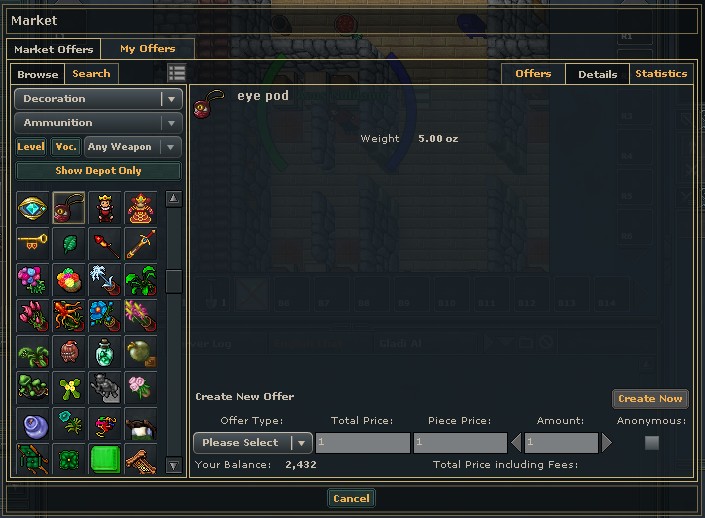Select the Browse tab
The image size is (705, 518).
38,74
